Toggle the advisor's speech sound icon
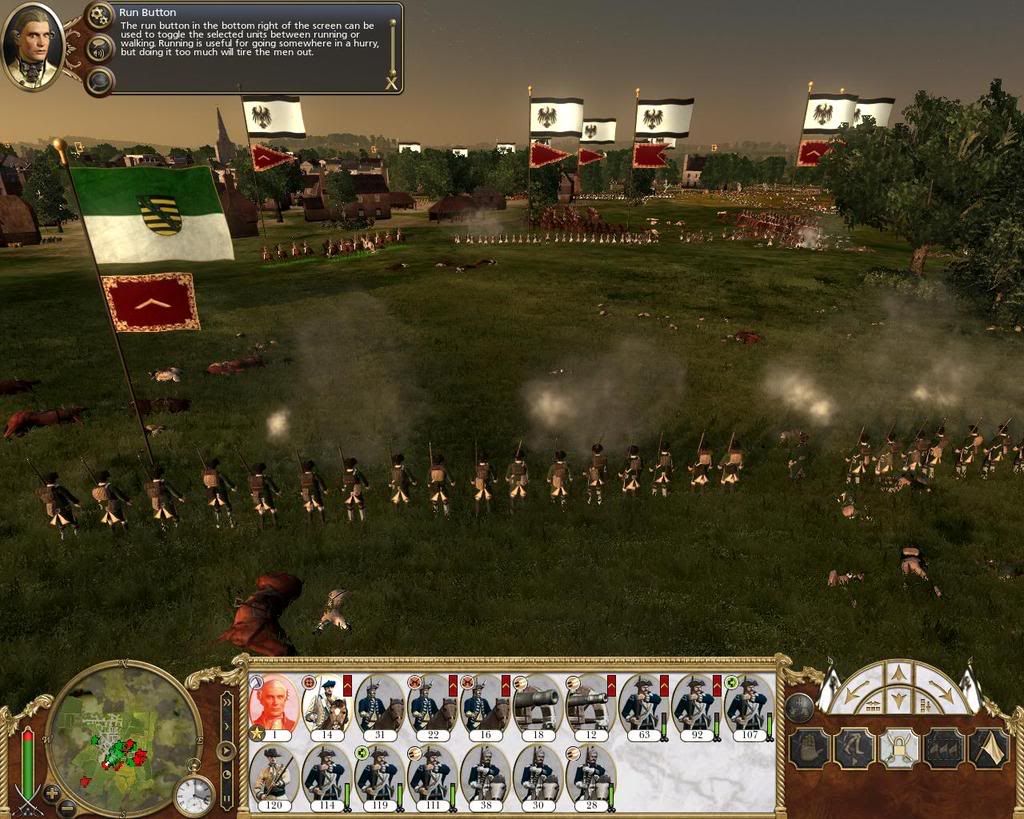Viewport: 1024px width, 819px height. pyautogui.click(x=99, y=48)
